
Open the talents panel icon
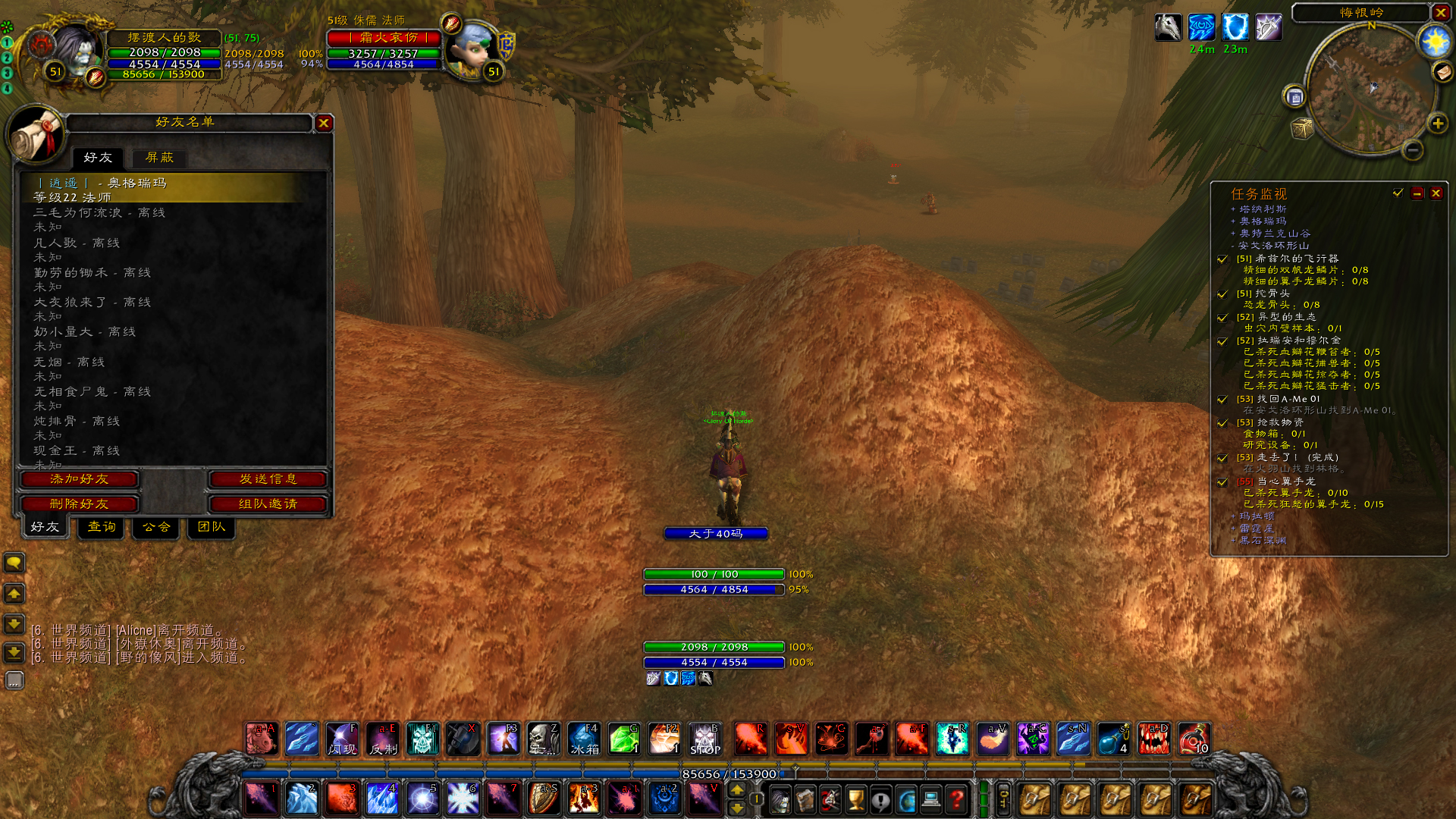click(x=830, y=798)
